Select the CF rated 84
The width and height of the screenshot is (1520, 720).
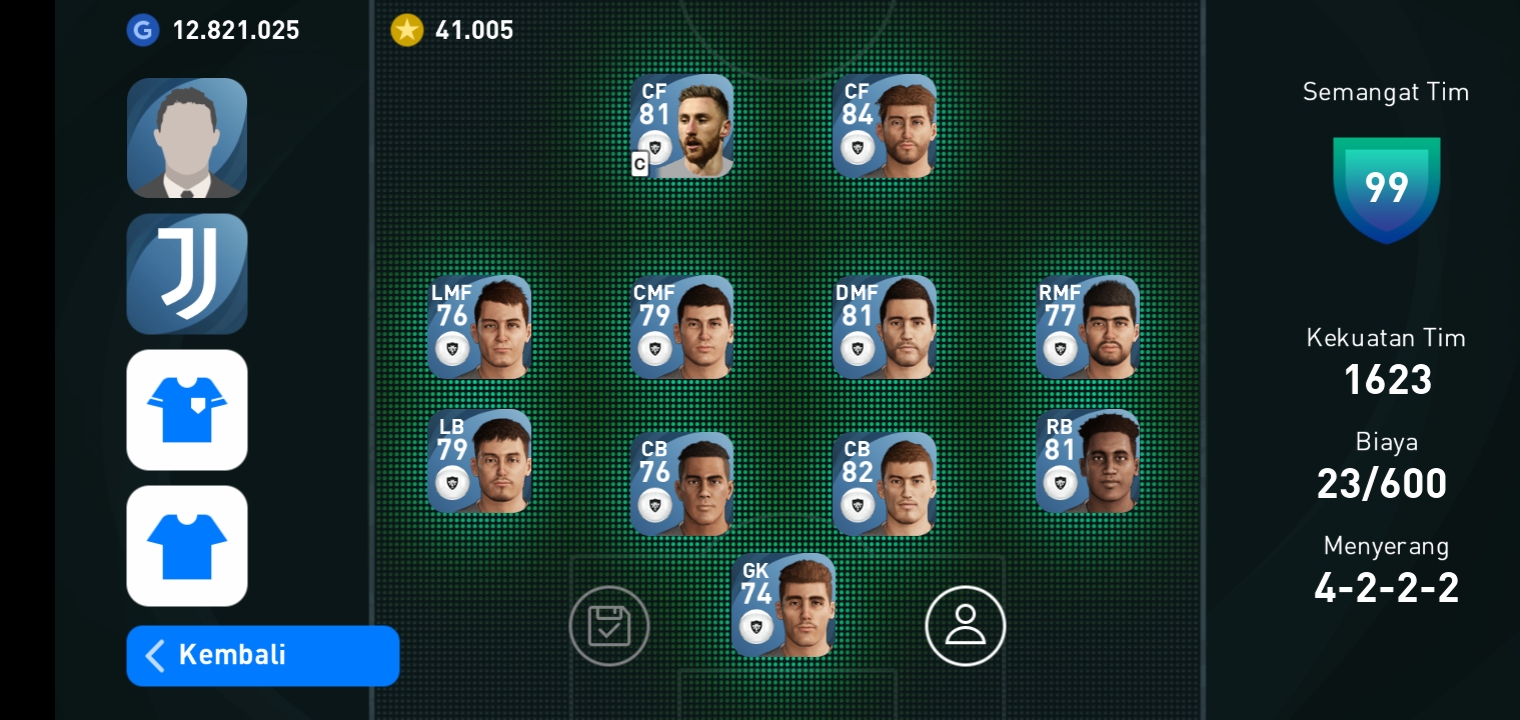click(886, 125)
